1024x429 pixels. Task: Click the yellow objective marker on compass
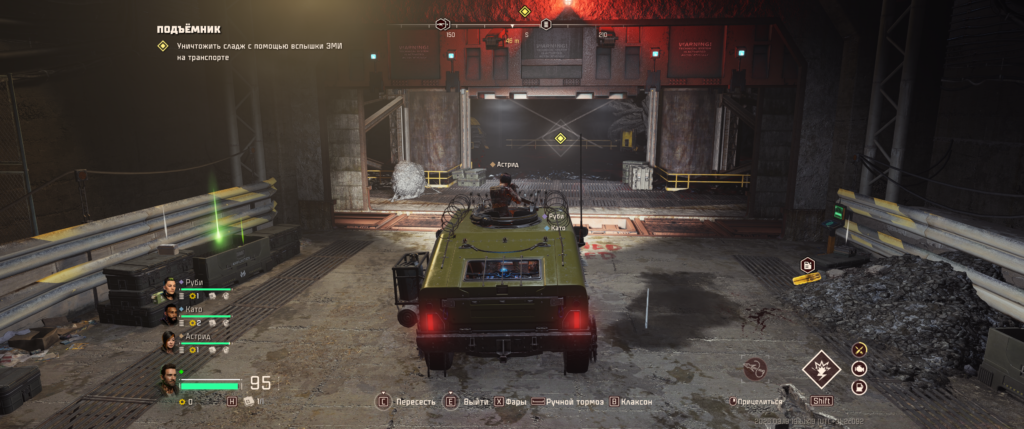pyautogui.click(x=524, y=11)
